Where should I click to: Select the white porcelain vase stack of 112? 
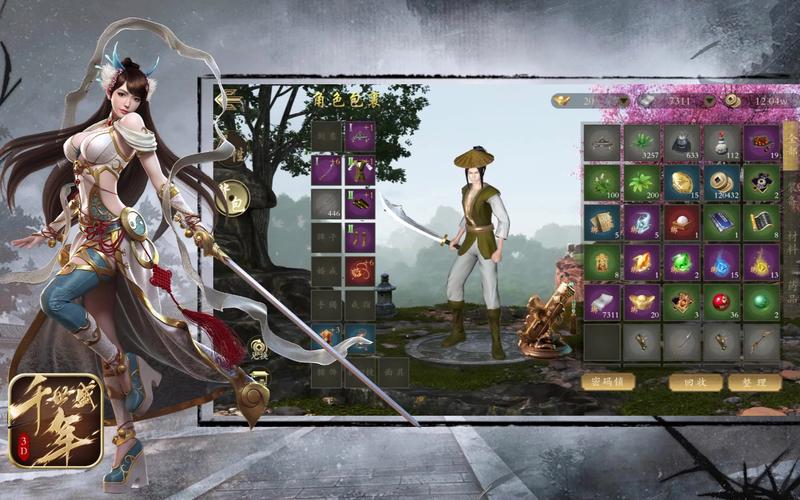click(x=722, y=143)
